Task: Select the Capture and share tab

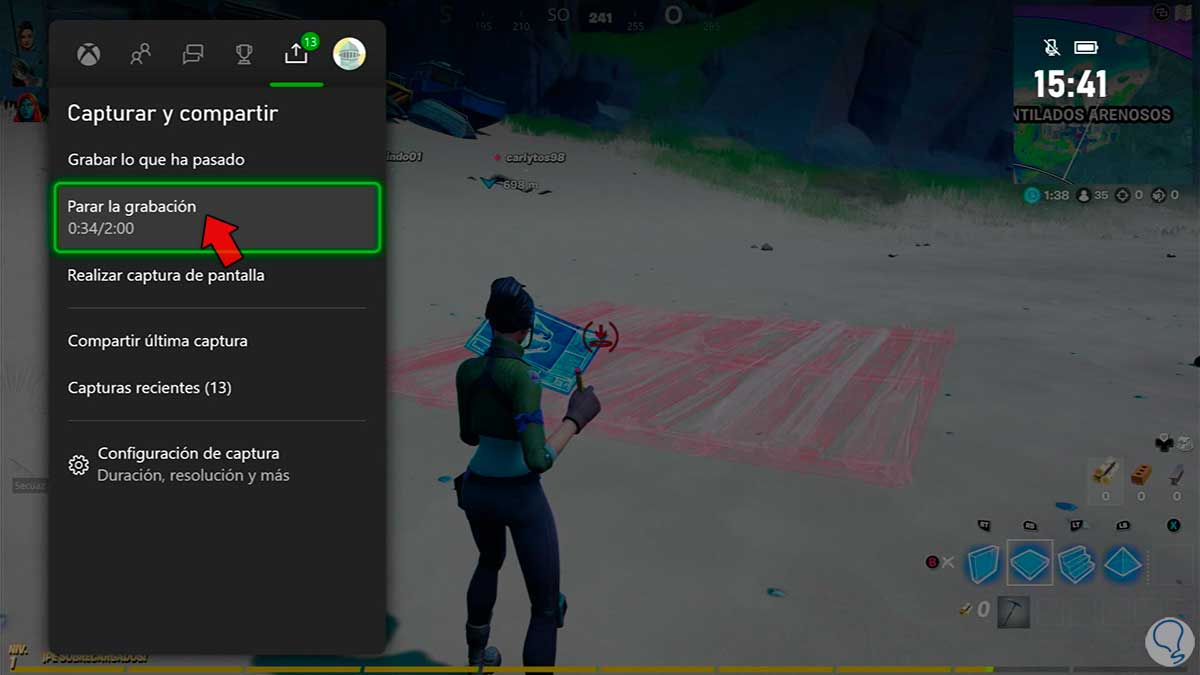Action: [x=296, y=54]
